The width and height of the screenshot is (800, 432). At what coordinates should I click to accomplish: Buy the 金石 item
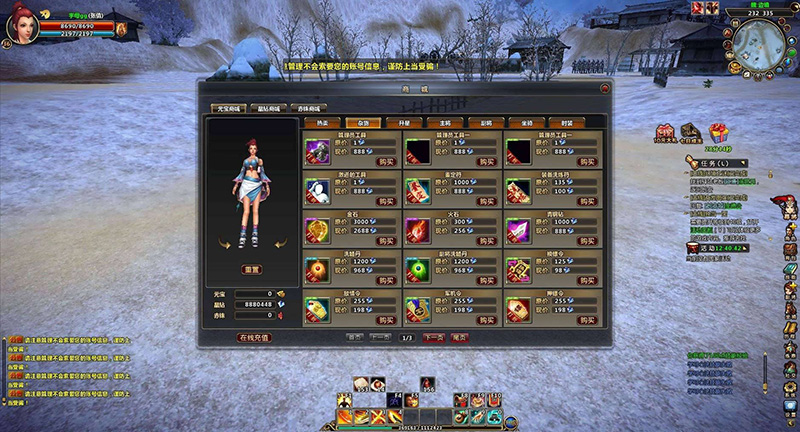tap(386, 240)
